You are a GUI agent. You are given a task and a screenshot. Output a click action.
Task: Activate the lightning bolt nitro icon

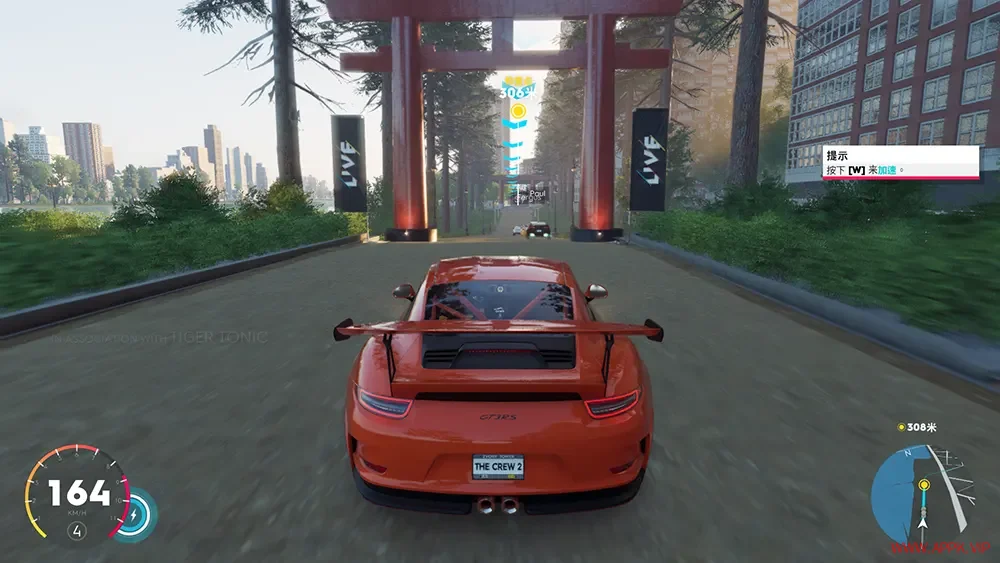pyautogui.click(x=134, y=514)
